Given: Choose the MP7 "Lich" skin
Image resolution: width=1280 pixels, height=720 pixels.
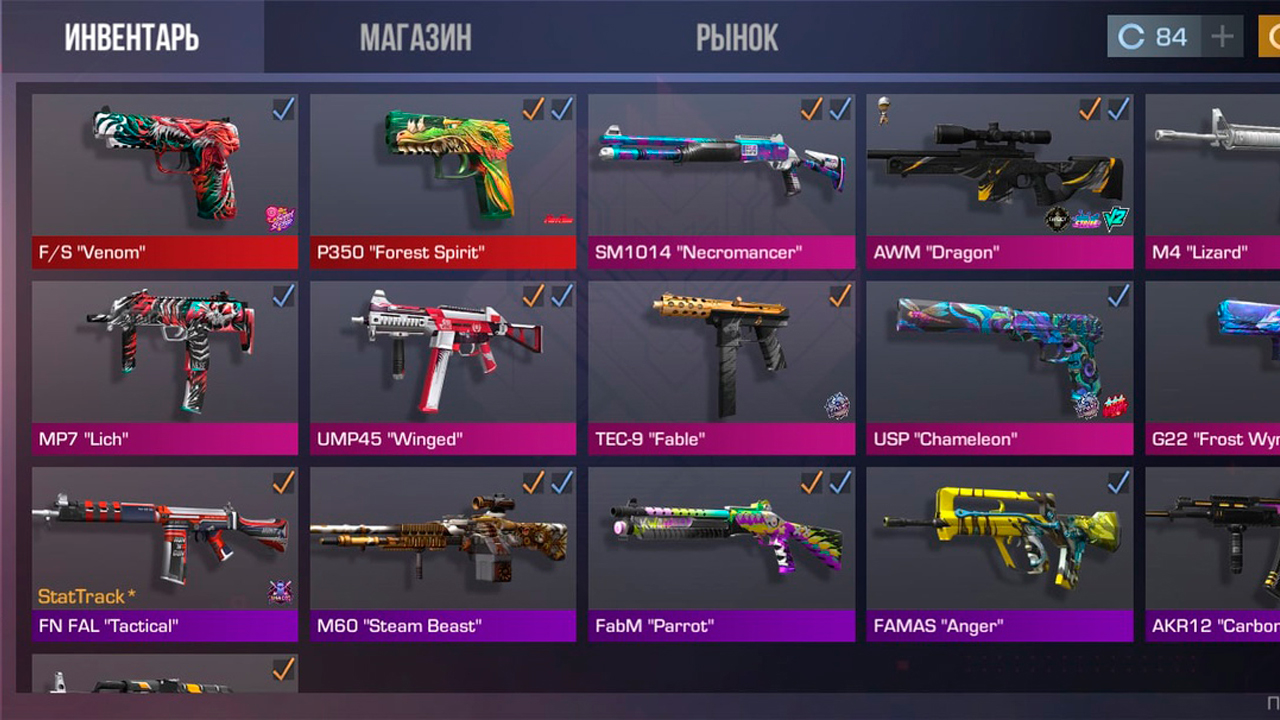Looking at the screenshot, I should (165, 367).
